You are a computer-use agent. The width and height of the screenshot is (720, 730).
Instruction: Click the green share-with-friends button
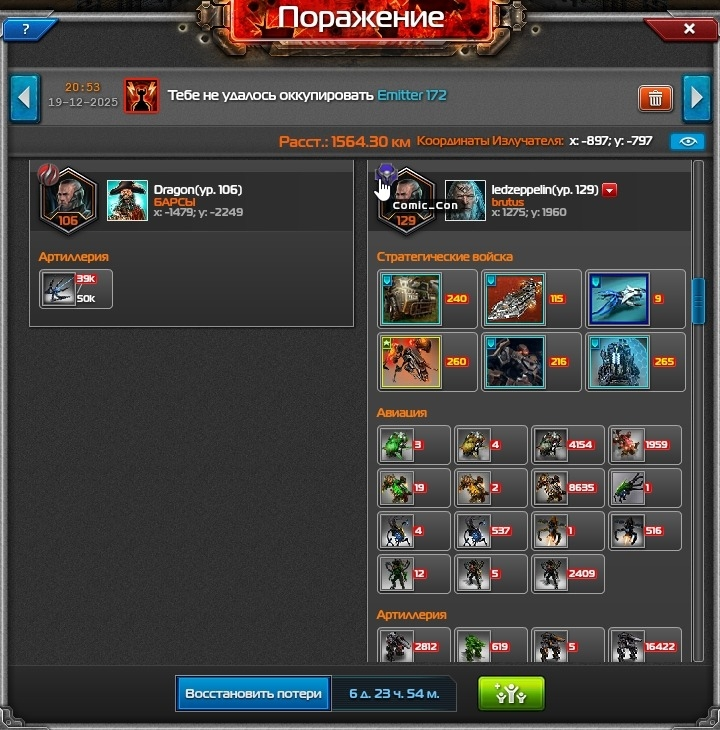511,693
